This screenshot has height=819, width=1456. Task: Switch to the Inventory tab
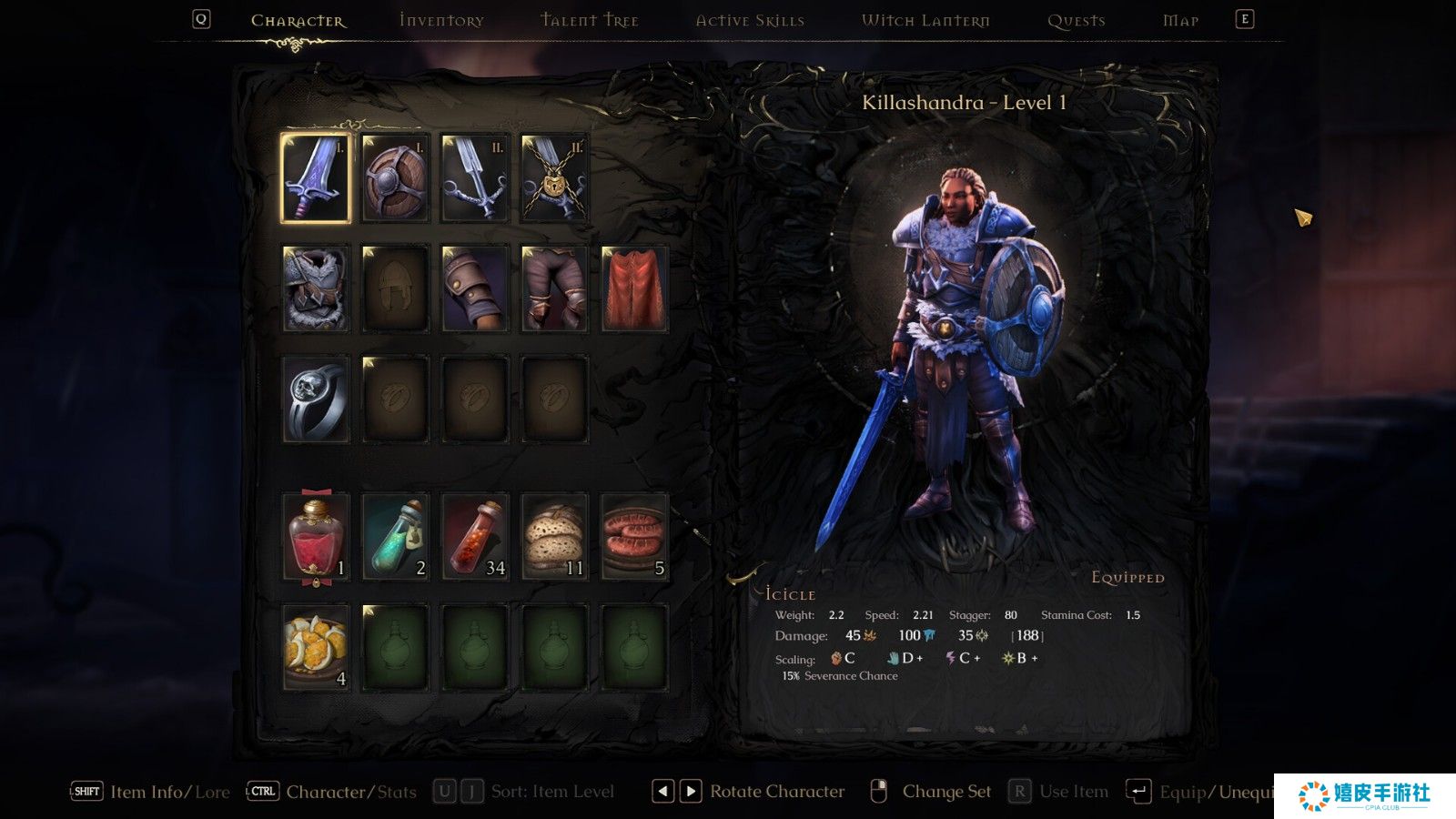441,20
